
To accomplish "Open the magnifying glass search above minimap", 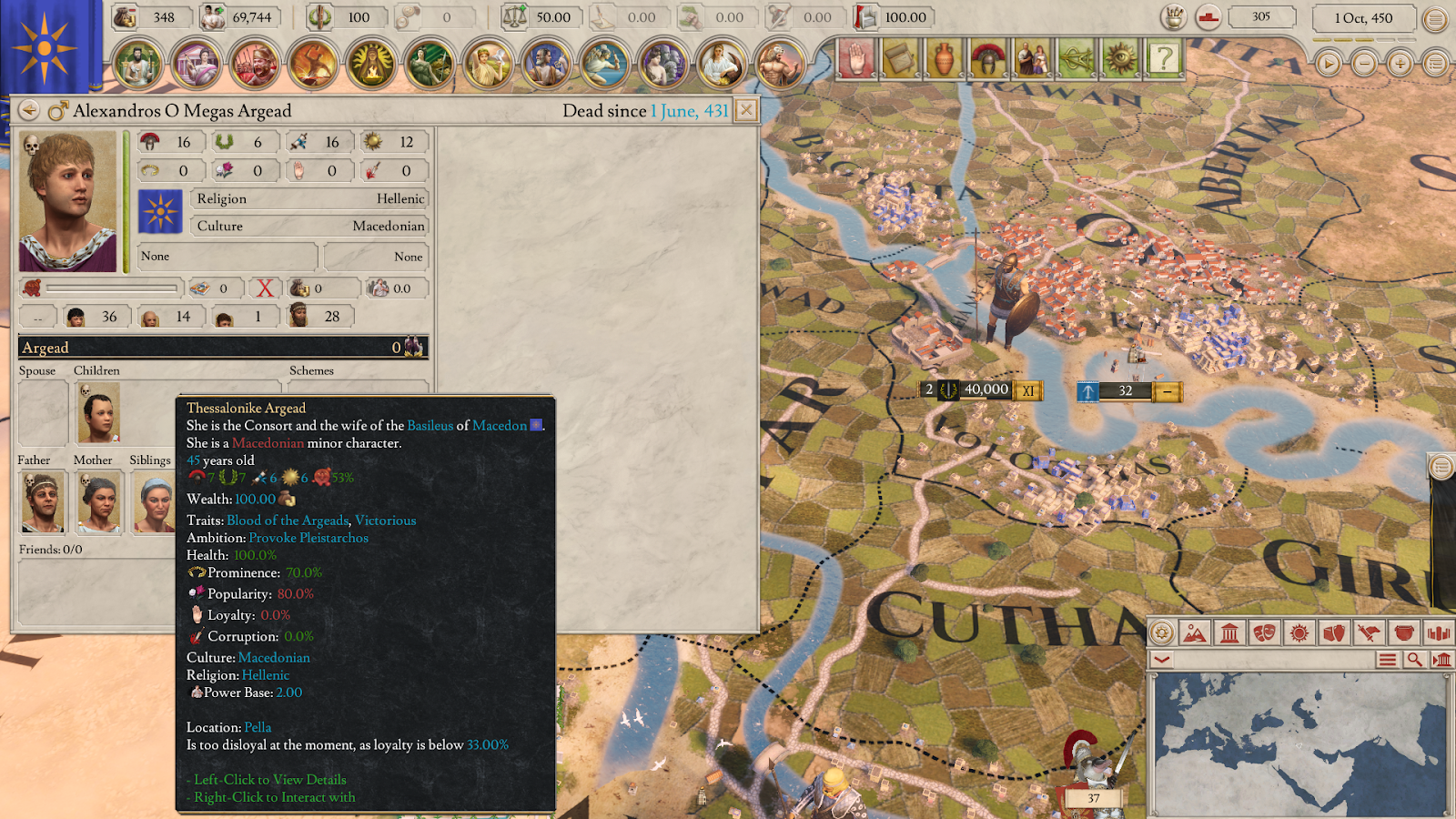I will coord(1414,660).
